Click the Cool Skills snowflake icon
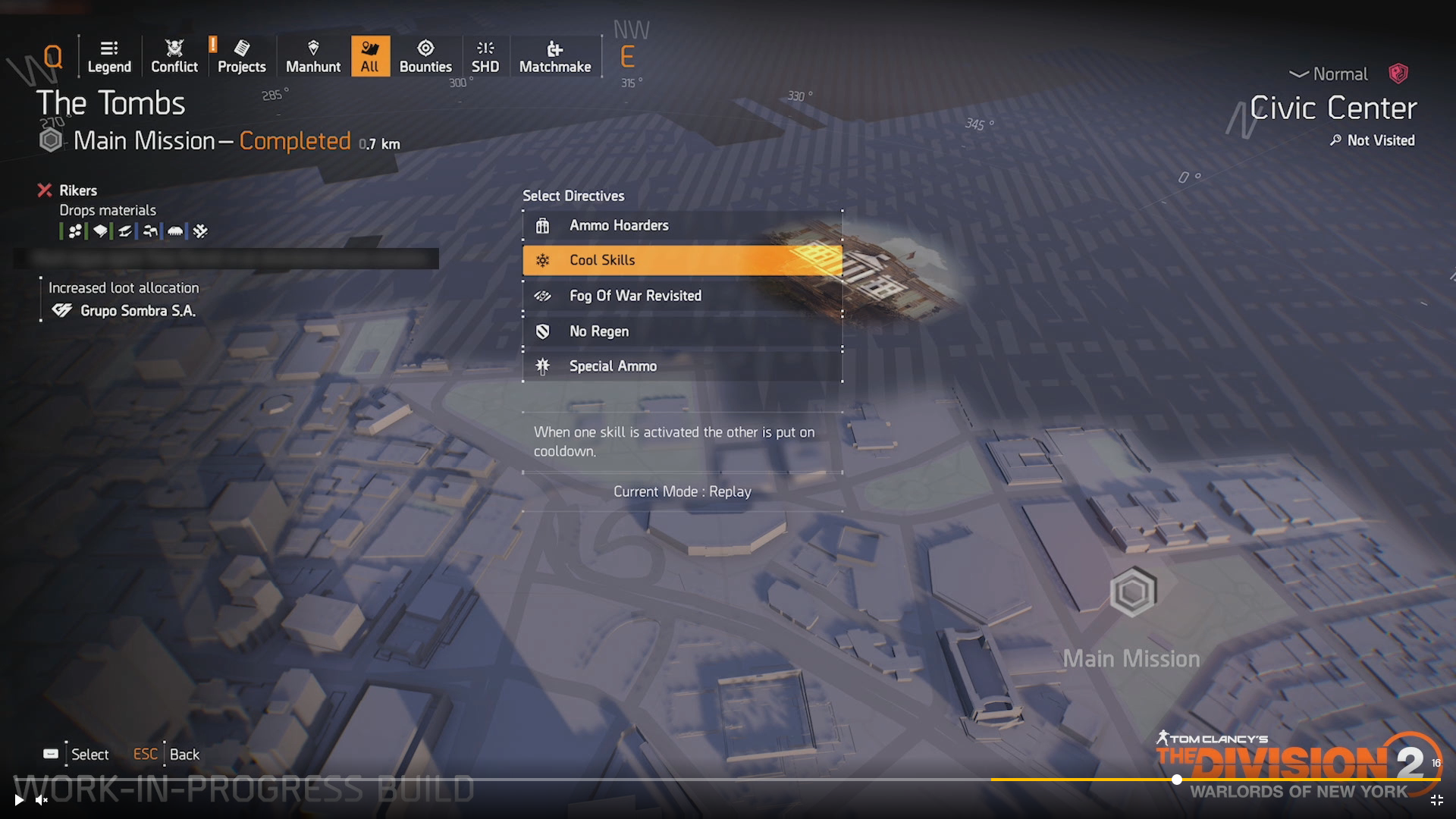Image resolution: width=1456 pixels, height=819 pixels. pos(542,260)
